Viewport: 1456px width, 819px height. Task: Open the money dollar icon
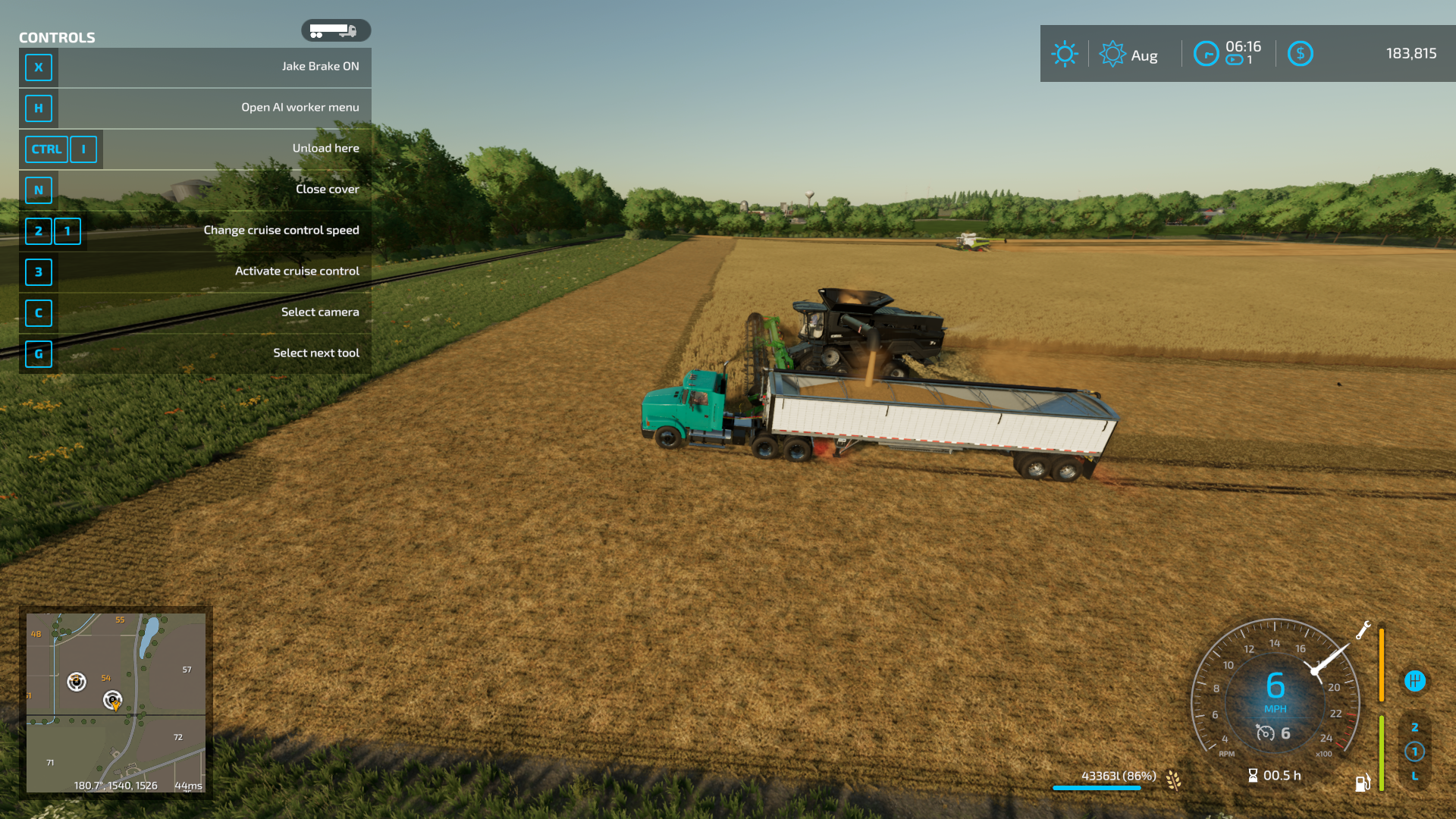pos(1300,54)
